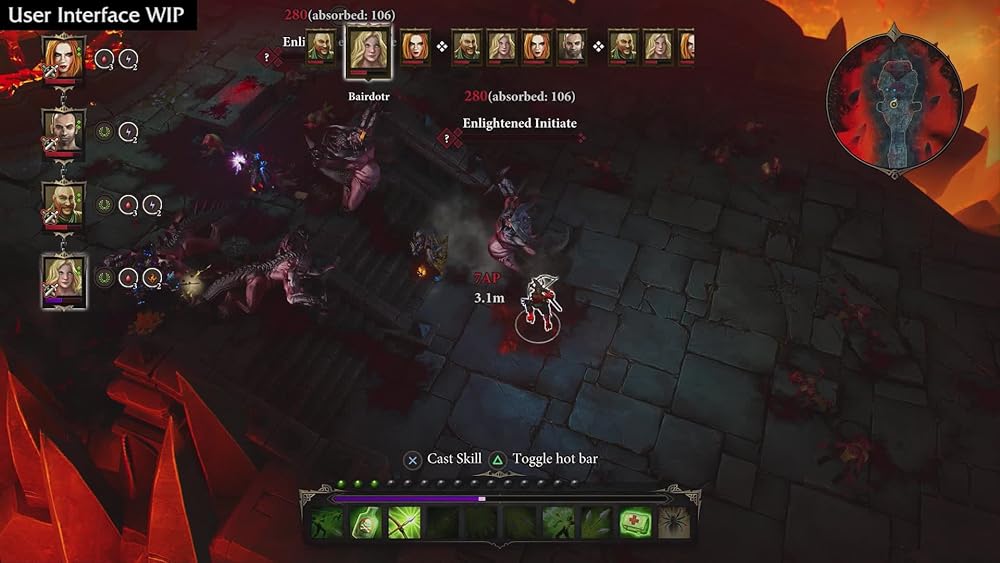
Task: Select the bald man party portrait
Action: click(64, 131)
